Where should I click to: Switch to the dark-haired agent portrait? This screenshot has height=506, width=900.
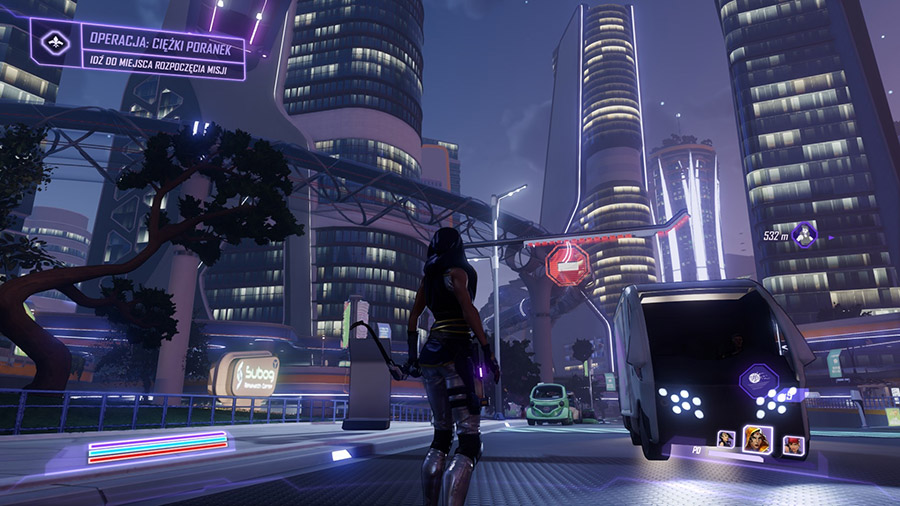(x=726, y=439)
